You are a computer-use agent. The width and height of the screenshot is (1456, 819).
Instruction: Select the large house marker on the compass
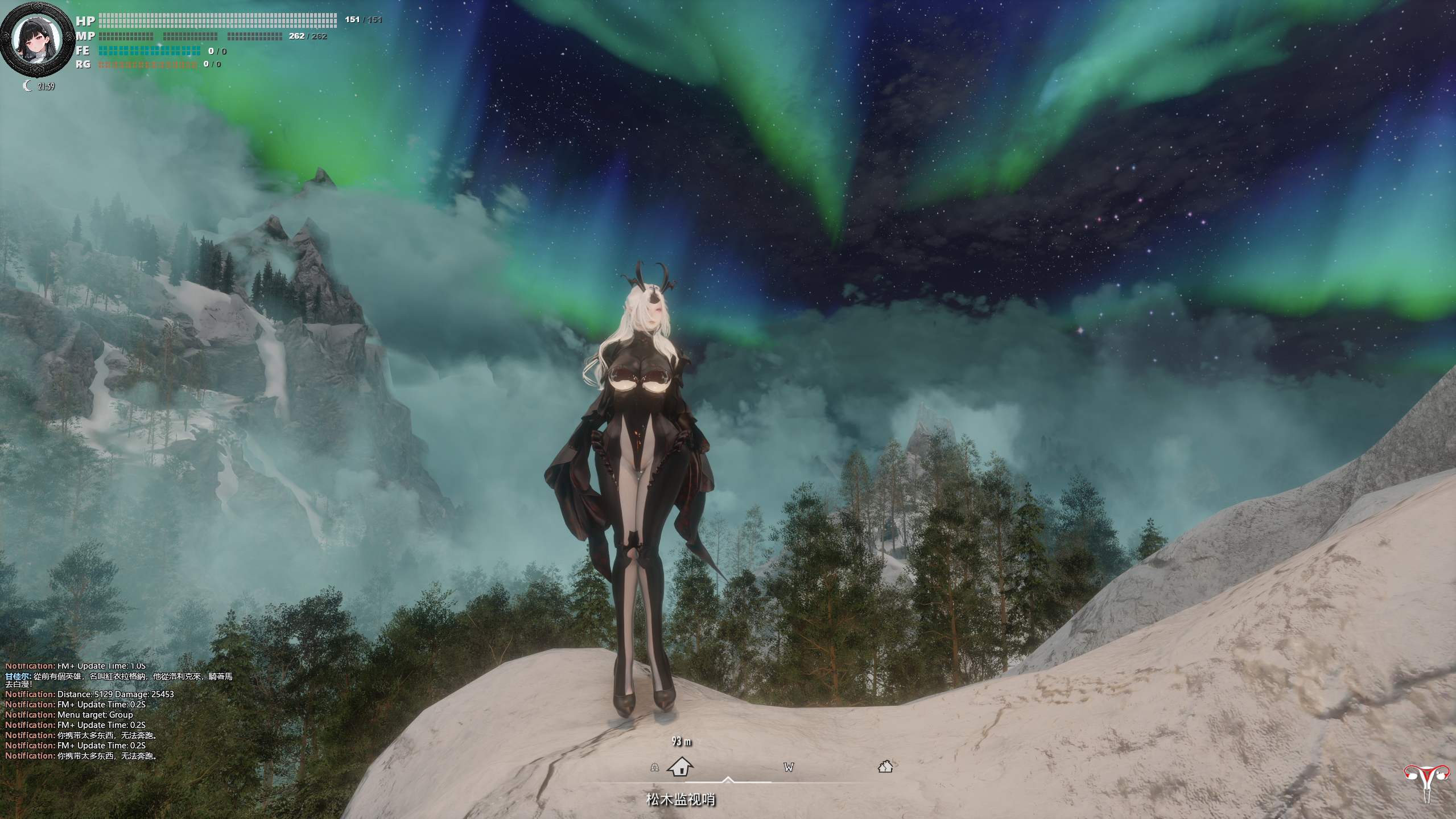tap(680, 766)
